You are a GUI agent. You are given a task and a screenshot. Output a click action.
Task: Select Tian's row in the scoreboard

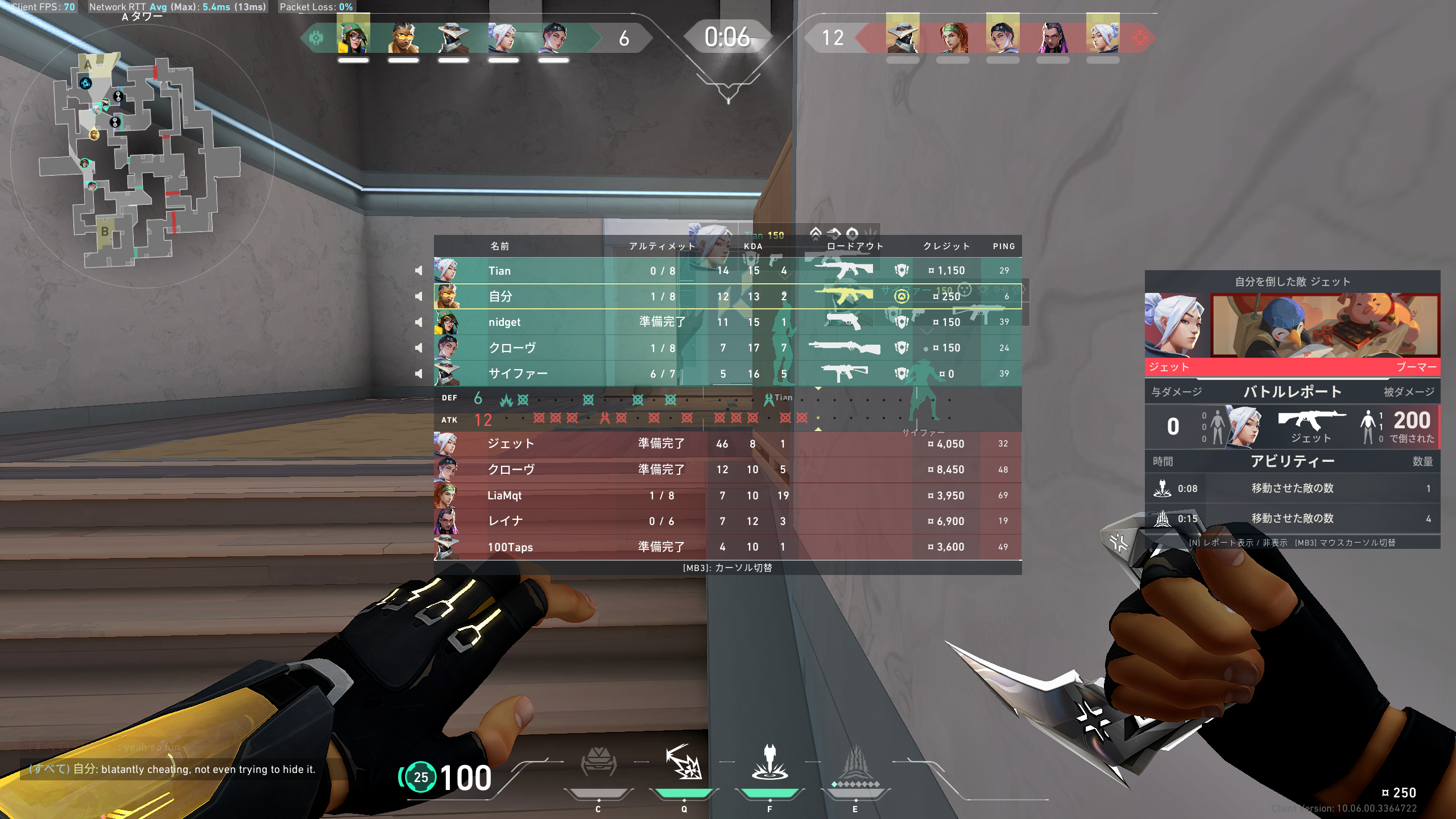[728, 271]
